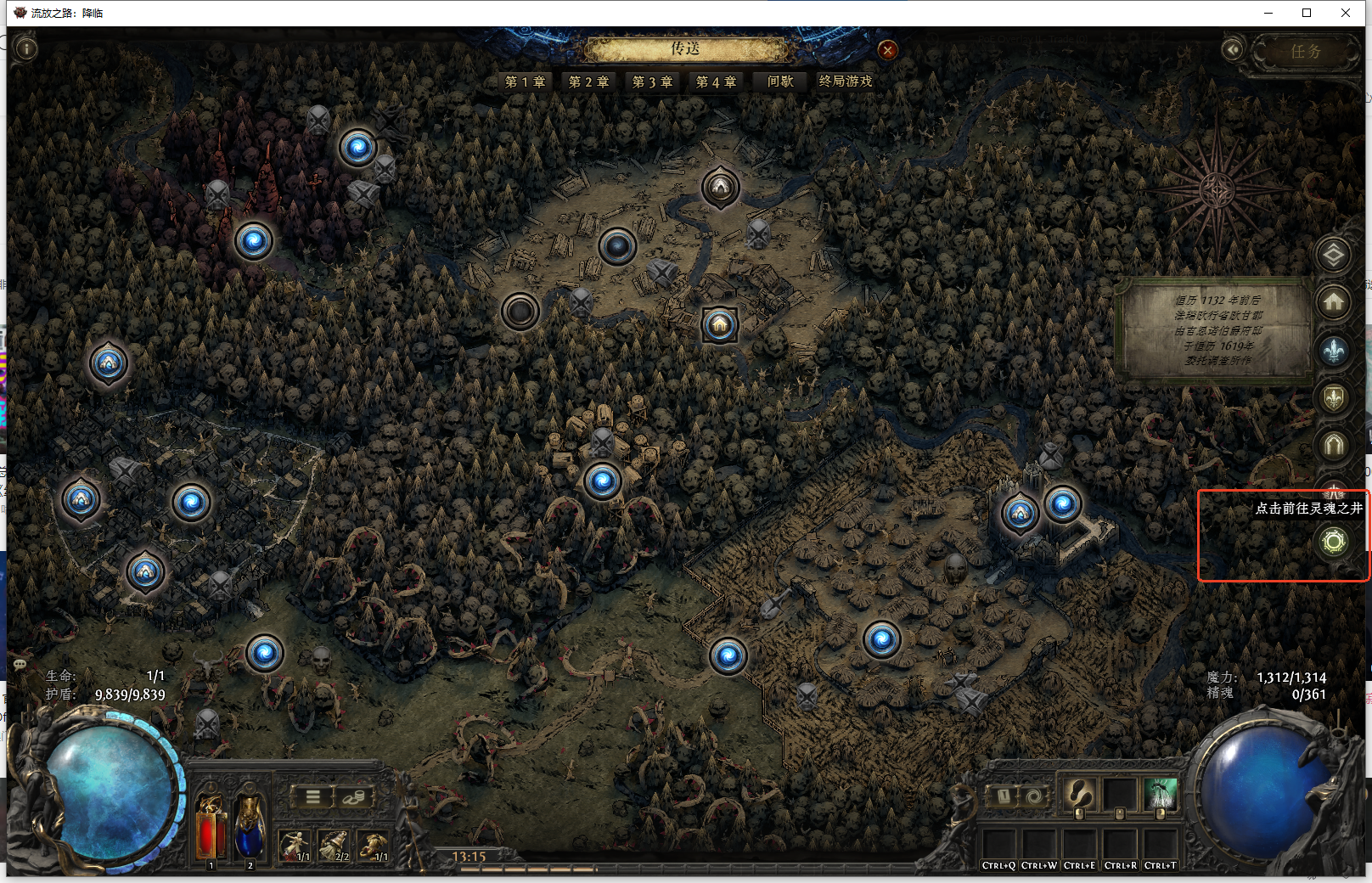Viewport: 1372px width, 883px height.
Task: Show the 间歇 interlude tab
Action: click(779, 82)
